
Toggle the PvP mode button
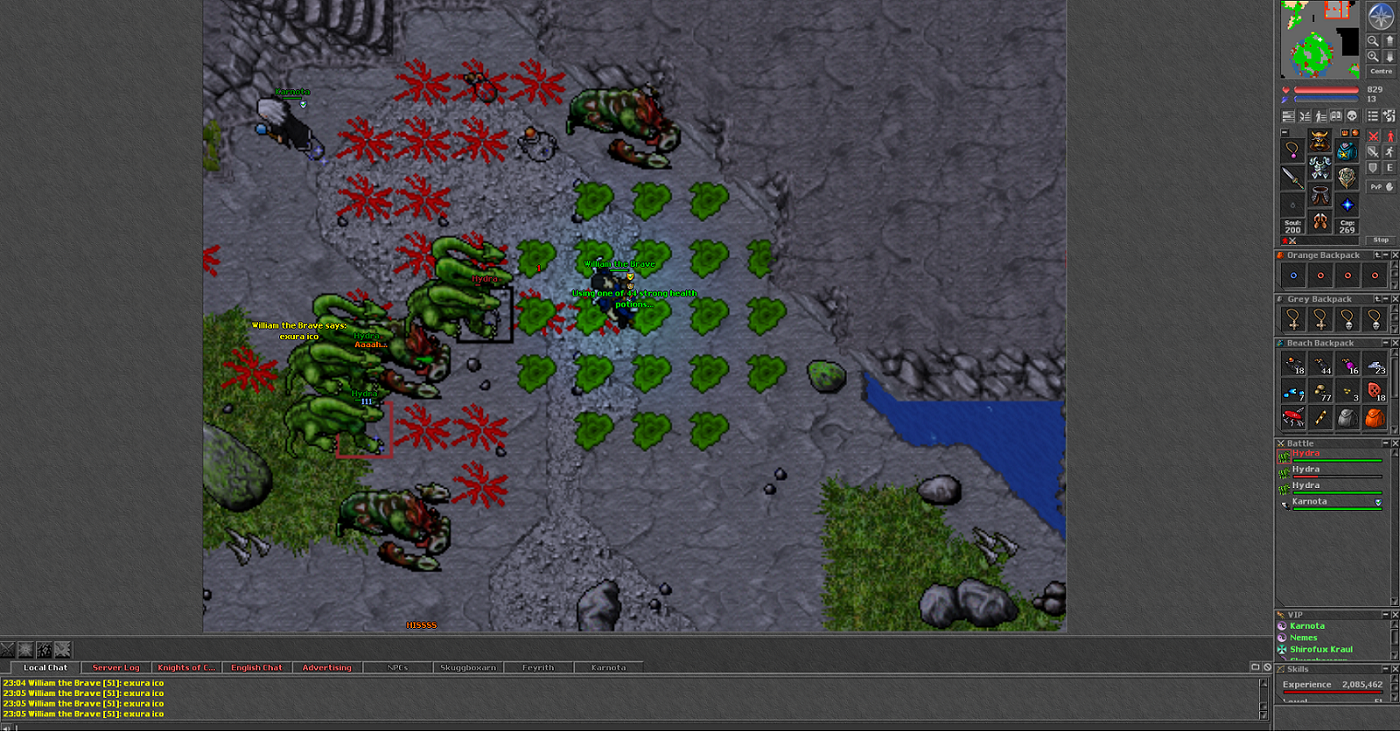(1376, 186)
